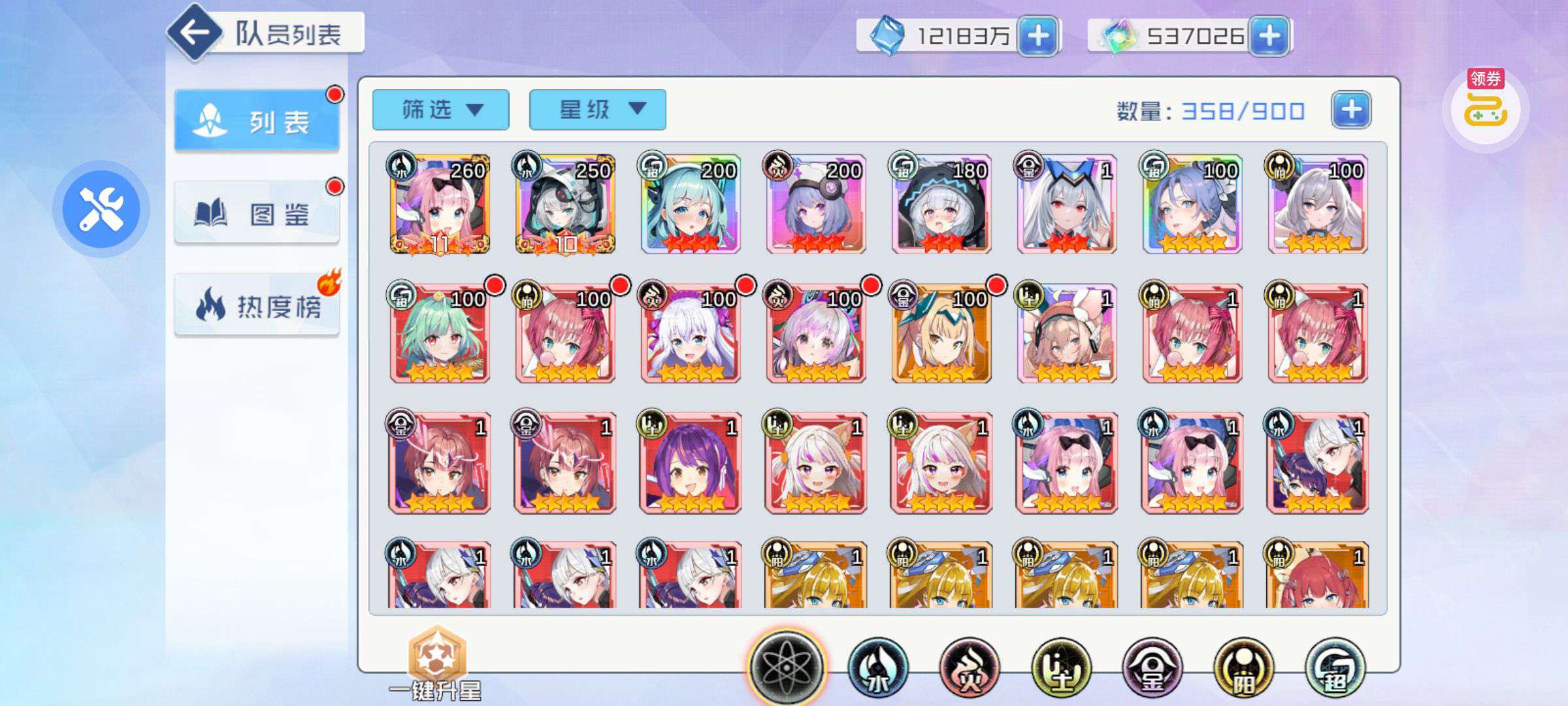Viewport: 1568px width, 706px height.
Task: Click the back arrow beside 队员列表
Action: point(197,34)
